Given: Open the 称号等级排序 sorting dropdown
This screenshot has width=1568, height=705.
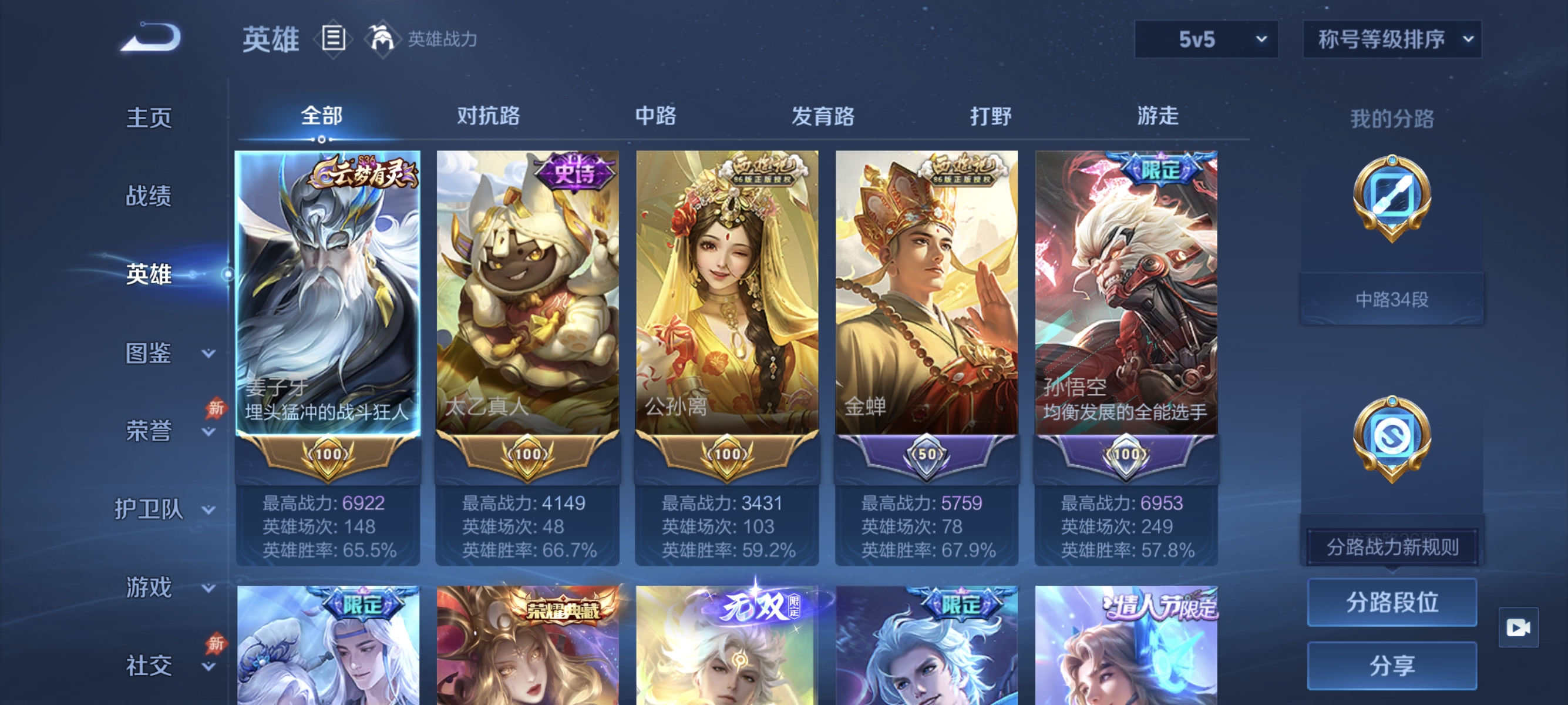Looking at the screenshot, I should point(1391,38).
